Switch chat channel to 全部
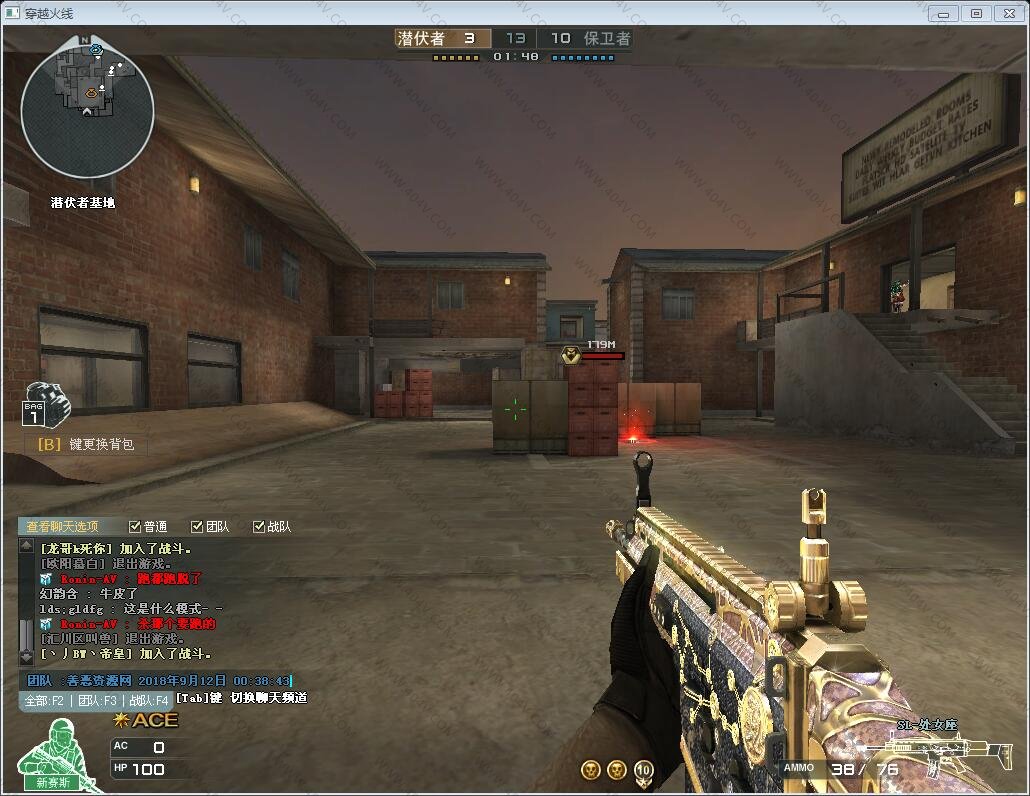The height and width of the screenshot is (796, 1030). (45, 701)
